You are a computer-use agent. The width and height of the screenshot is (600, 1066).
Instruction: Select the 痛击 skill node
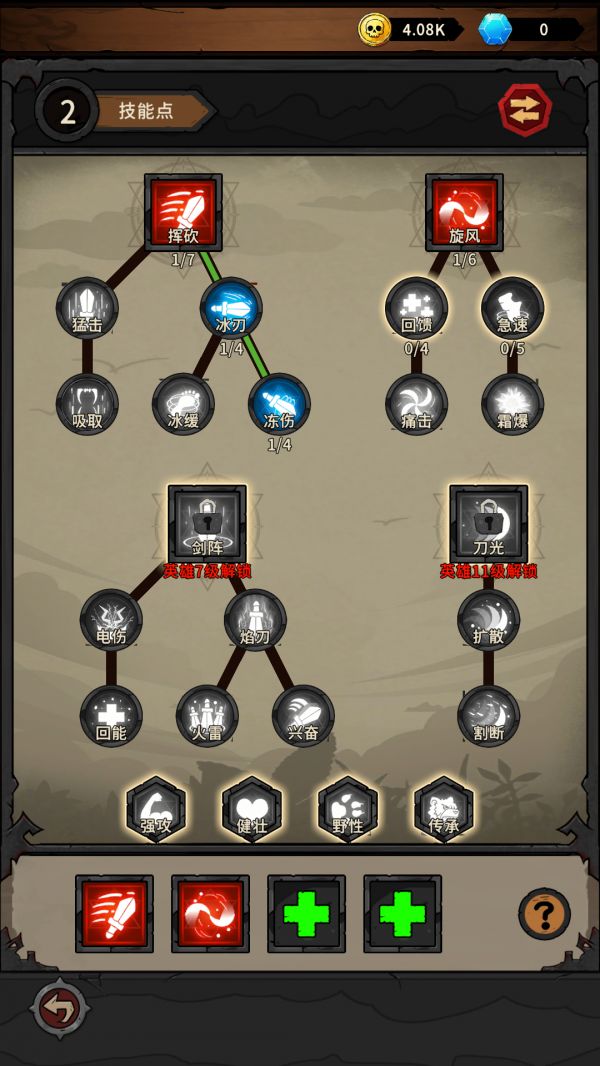pos(416,403)
